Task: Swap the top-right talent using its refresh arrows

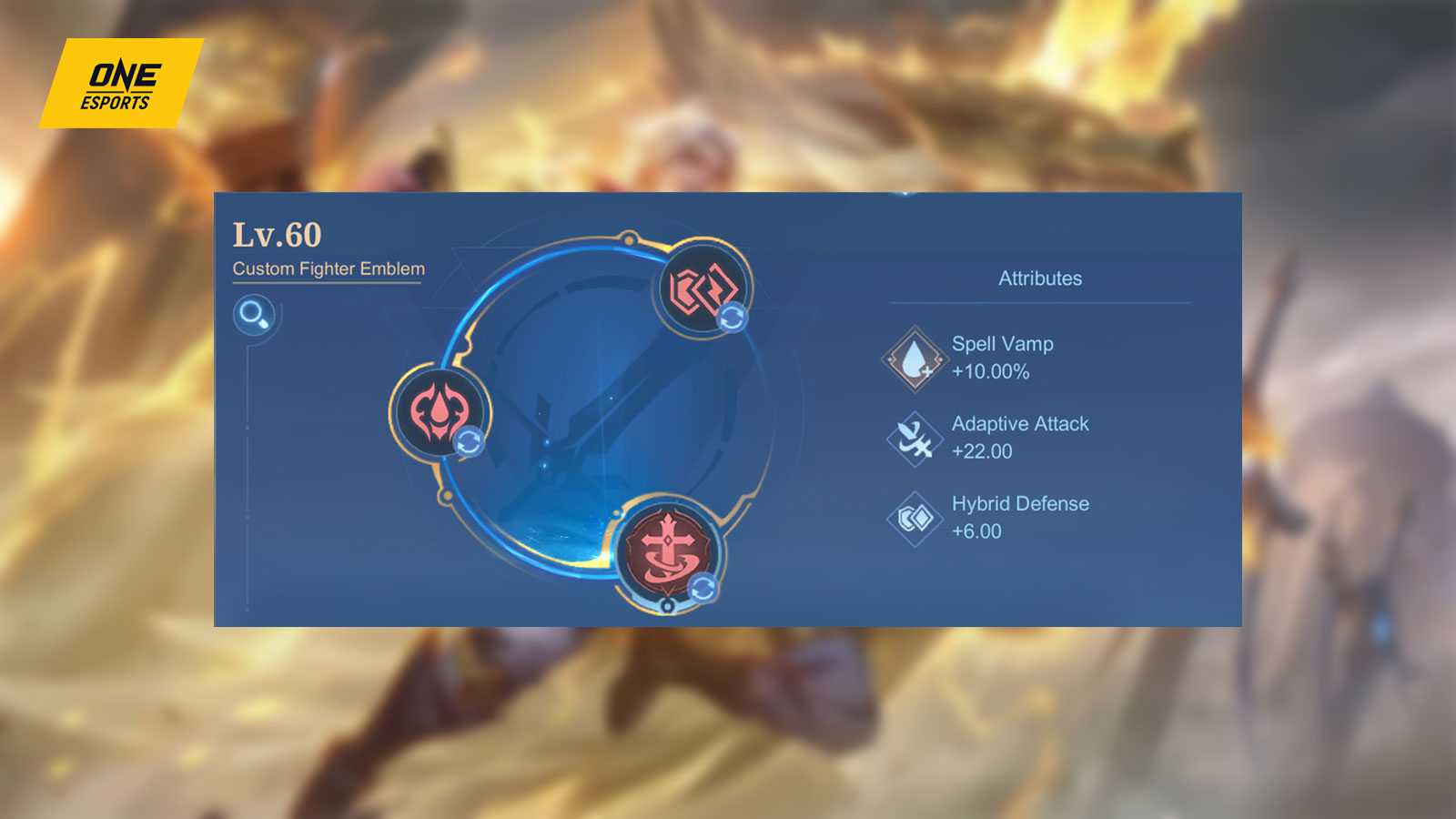Action: (x=733, y=319)
